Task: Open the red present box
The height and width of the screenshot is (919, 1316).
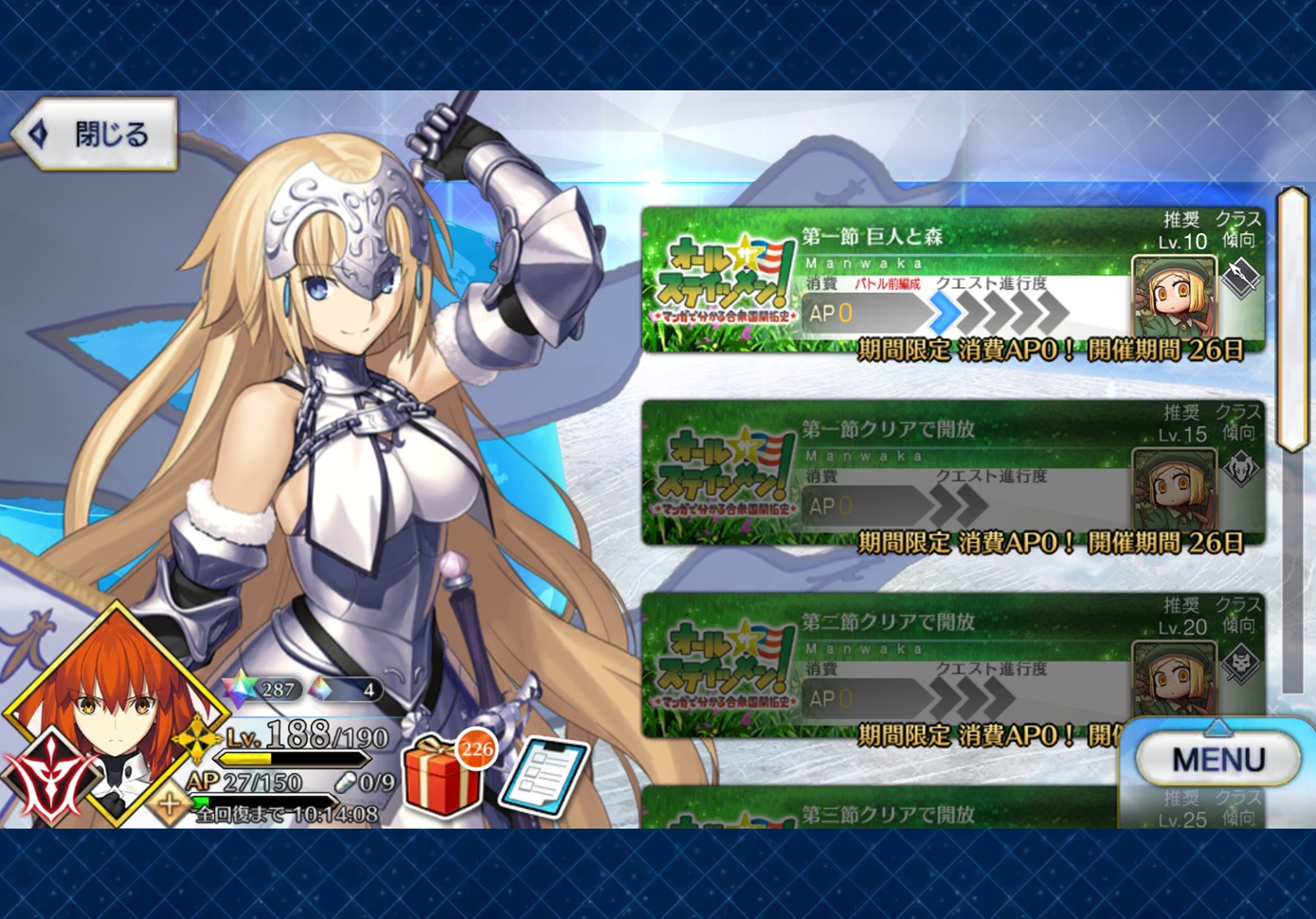Action: coord(441,777)
